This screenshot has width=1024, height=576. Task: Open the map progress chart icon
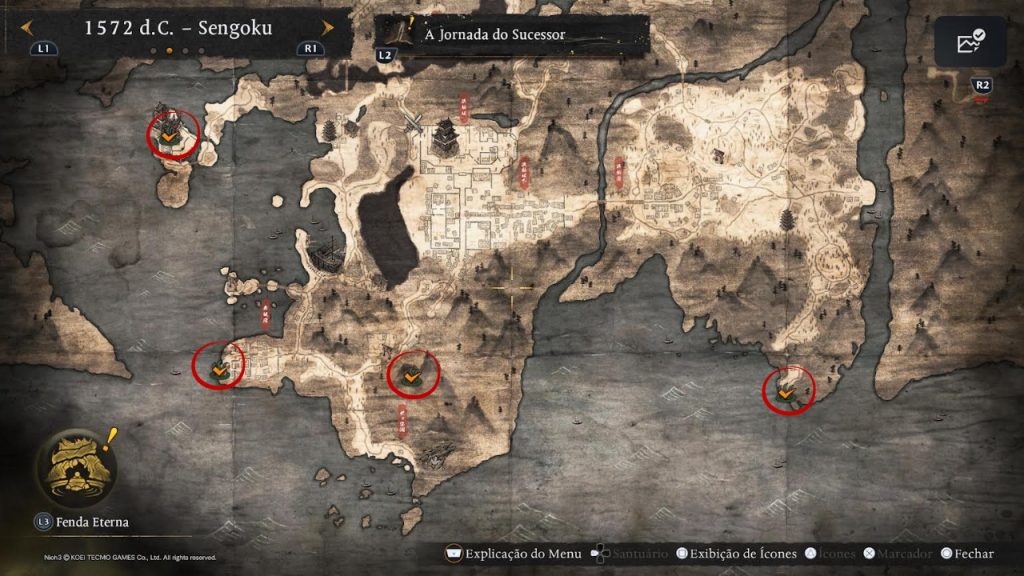click(x=970, y=43)
